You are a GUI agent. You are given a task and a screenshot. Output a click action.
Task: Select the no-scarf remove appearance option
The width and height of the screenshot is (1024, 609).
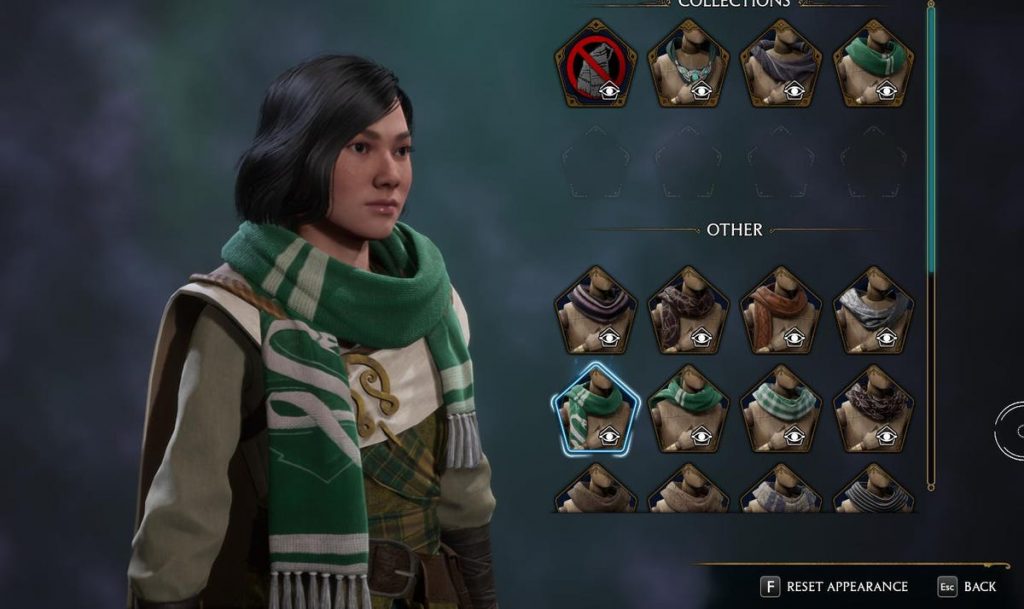597,64
